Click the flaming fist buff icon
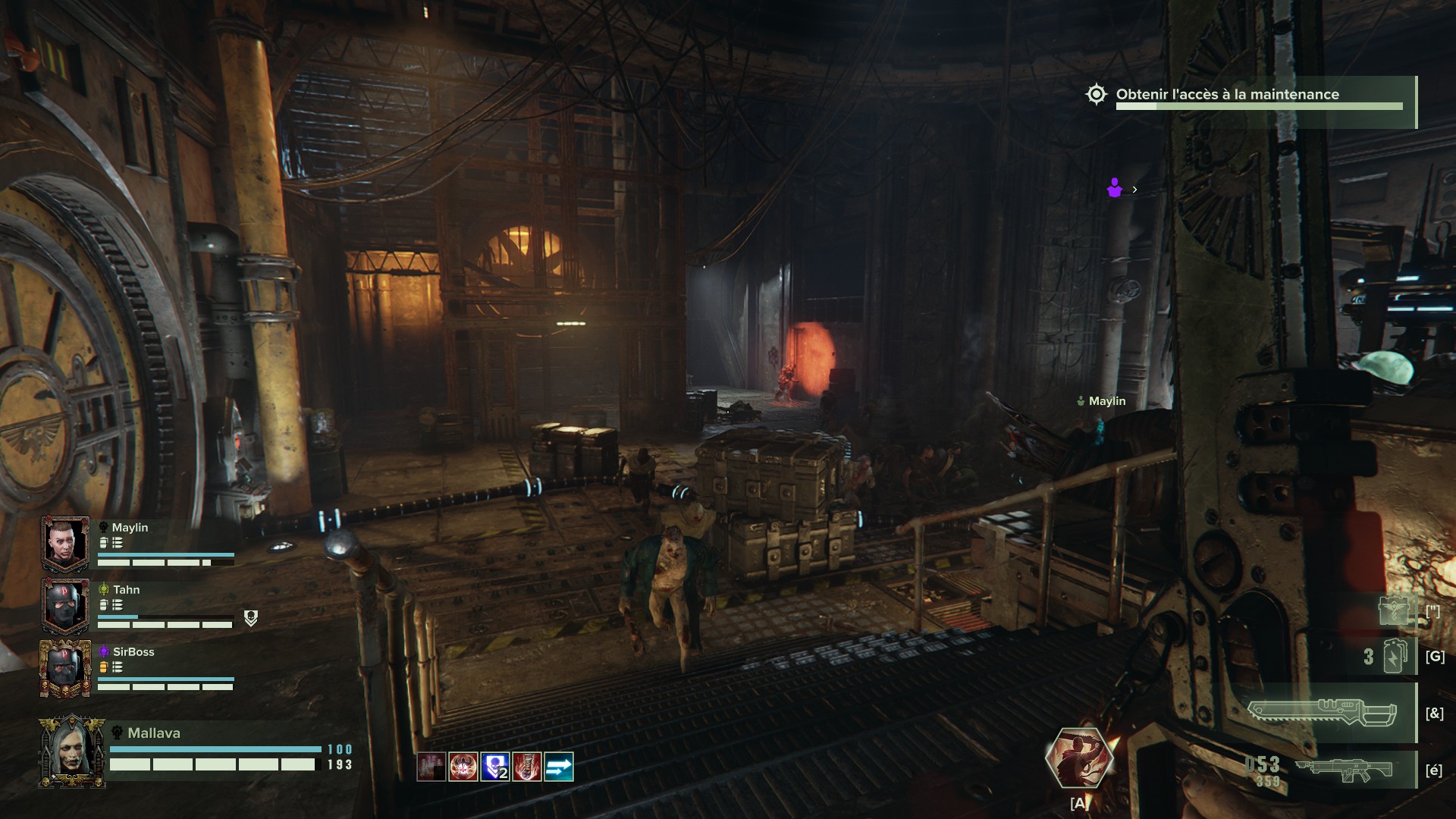 526,767
